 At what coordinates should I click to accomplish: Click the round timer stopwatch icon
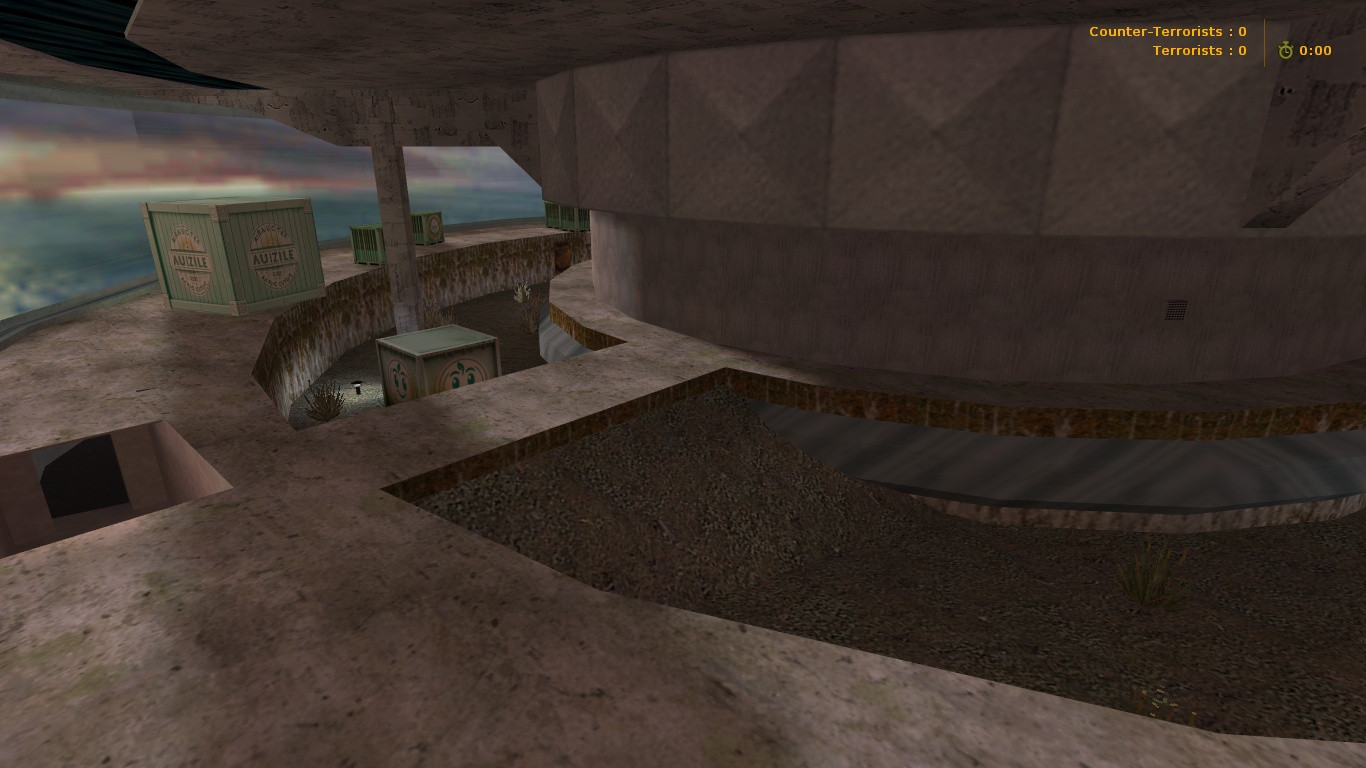point(1286,48)
